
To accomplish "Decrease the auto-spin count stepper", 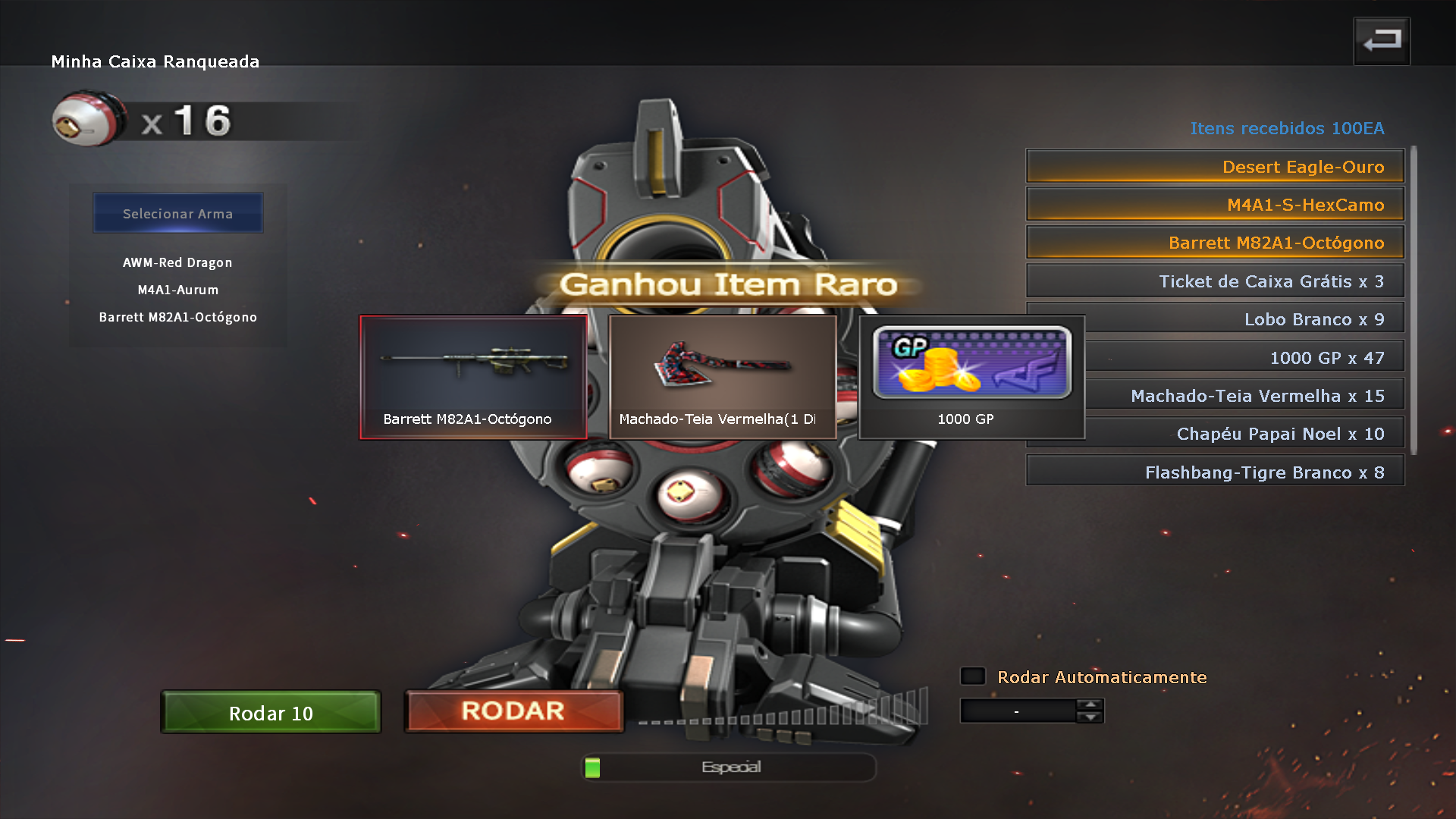I will [x=1090, y=717].
